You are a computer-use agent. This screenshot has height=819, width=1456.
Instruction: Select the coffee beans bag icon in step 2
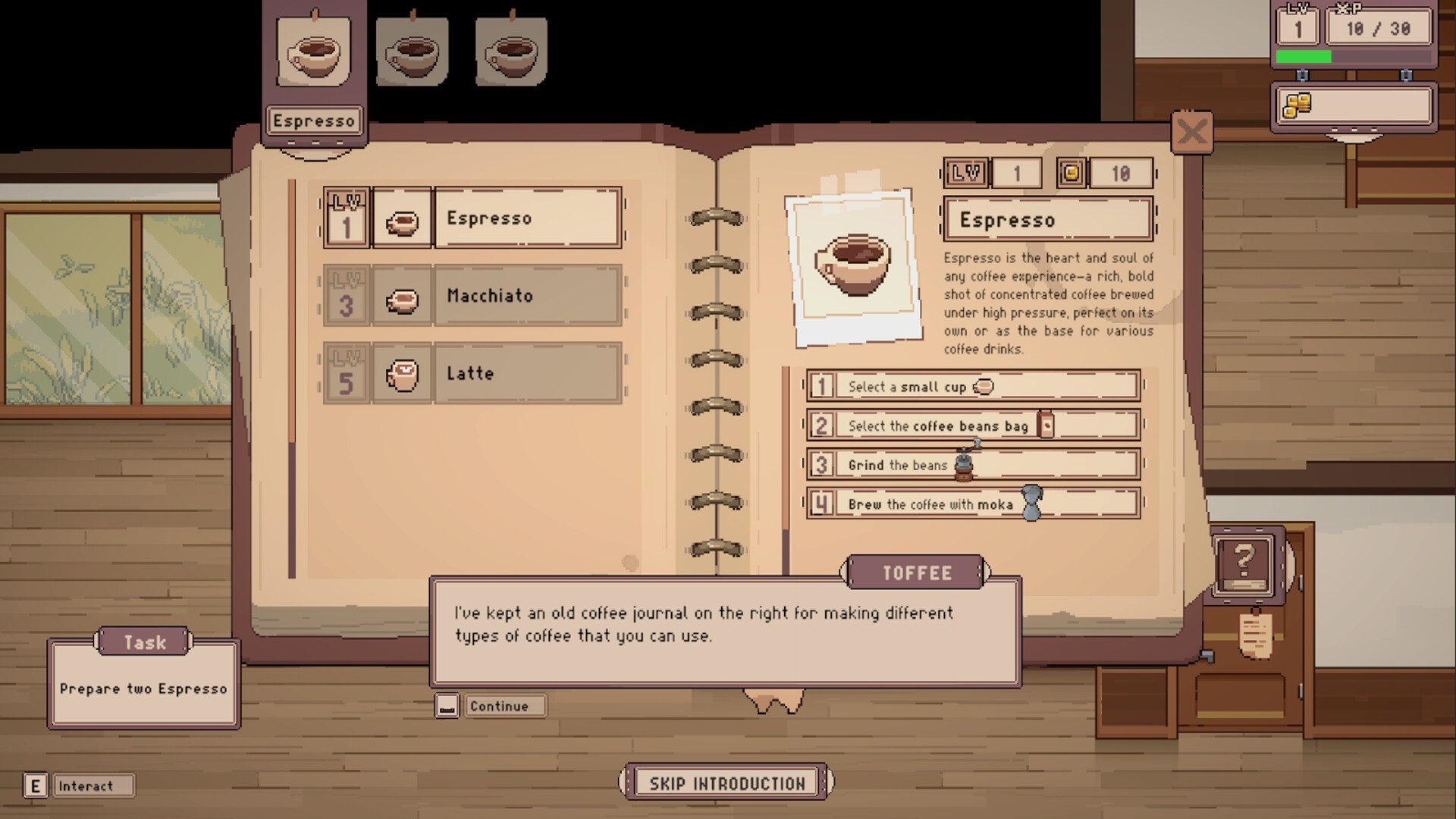pyautogui.click(x=1046, y=425)
